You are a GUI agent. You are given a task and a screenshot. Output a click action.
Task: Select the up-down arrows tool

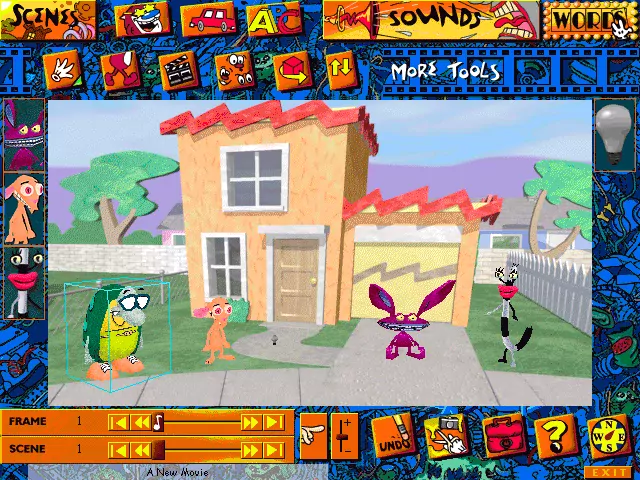point(341,70)
